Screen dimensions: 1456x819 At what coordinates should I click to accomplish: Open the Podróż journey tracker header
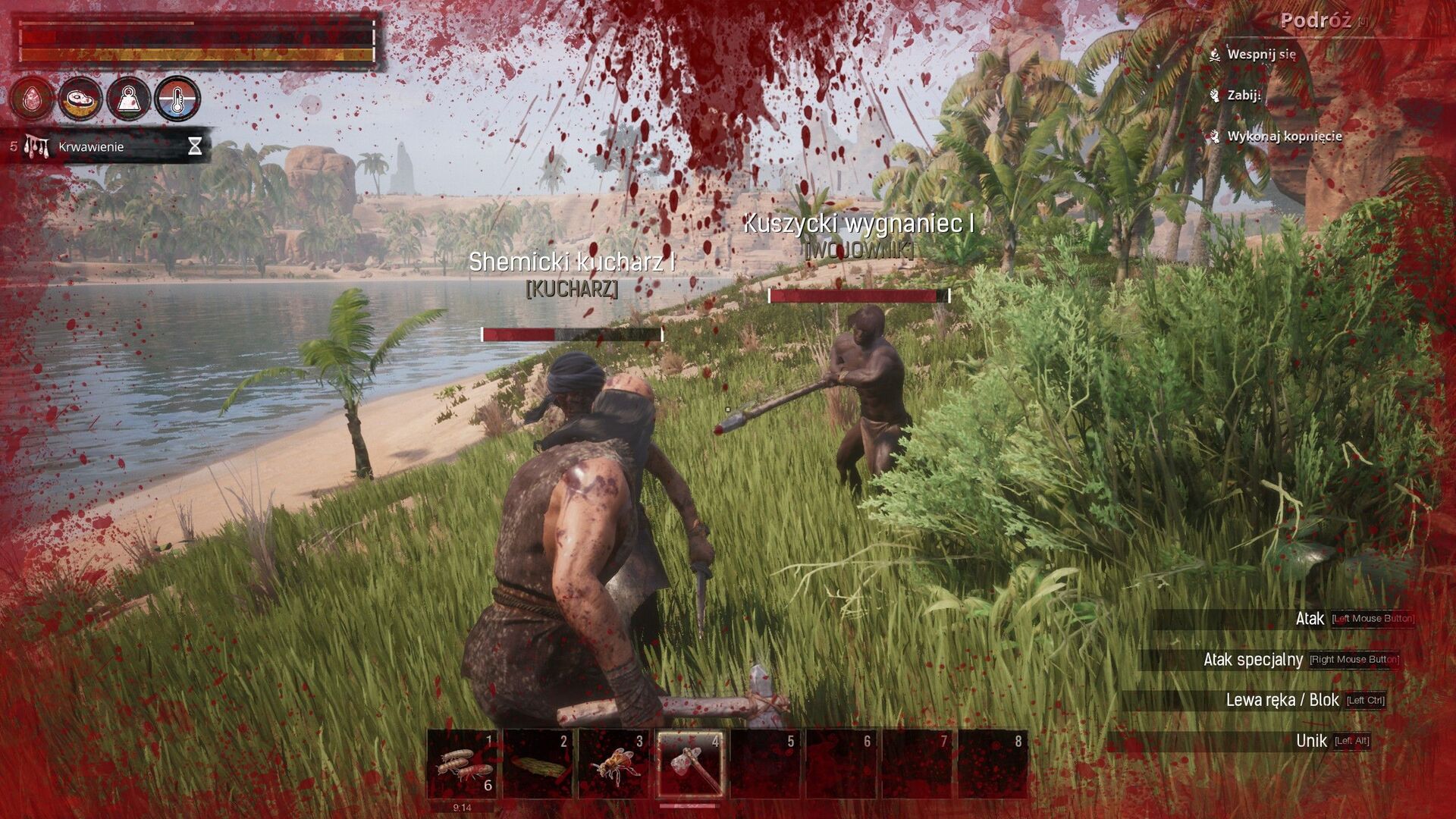(x=1316, y=20)
